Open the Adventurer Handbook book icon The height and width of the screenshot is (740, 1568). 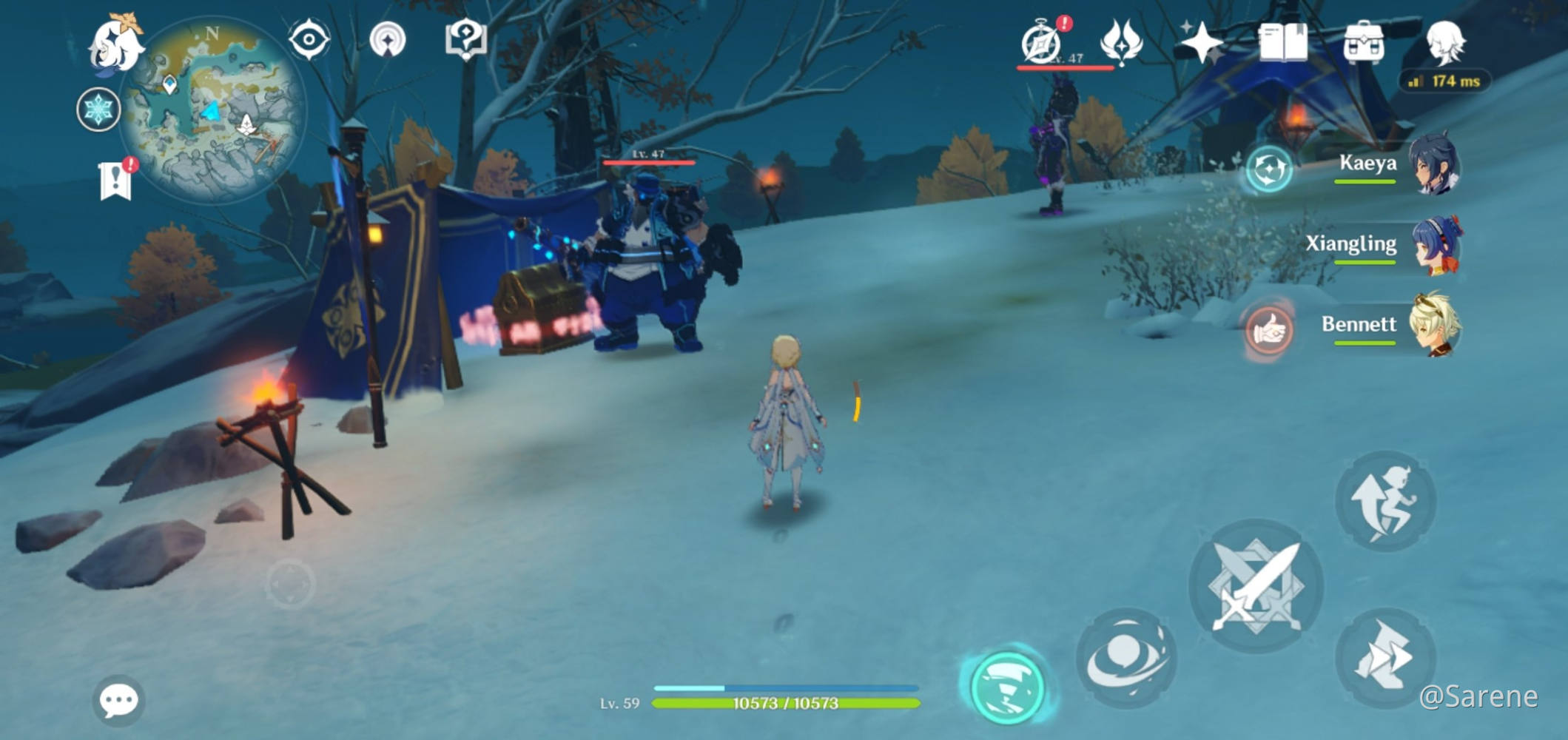tap(1283, 42)
